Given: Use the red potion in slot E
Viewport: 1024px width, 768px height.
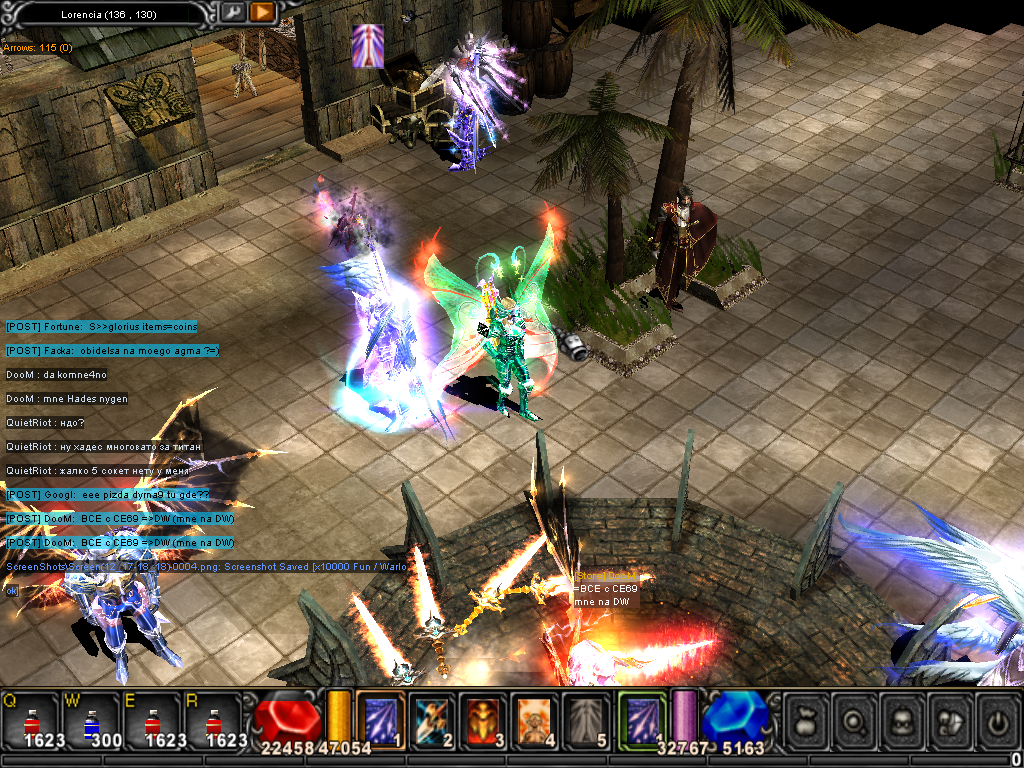Looking at the screenshot, I should point(153,718).
